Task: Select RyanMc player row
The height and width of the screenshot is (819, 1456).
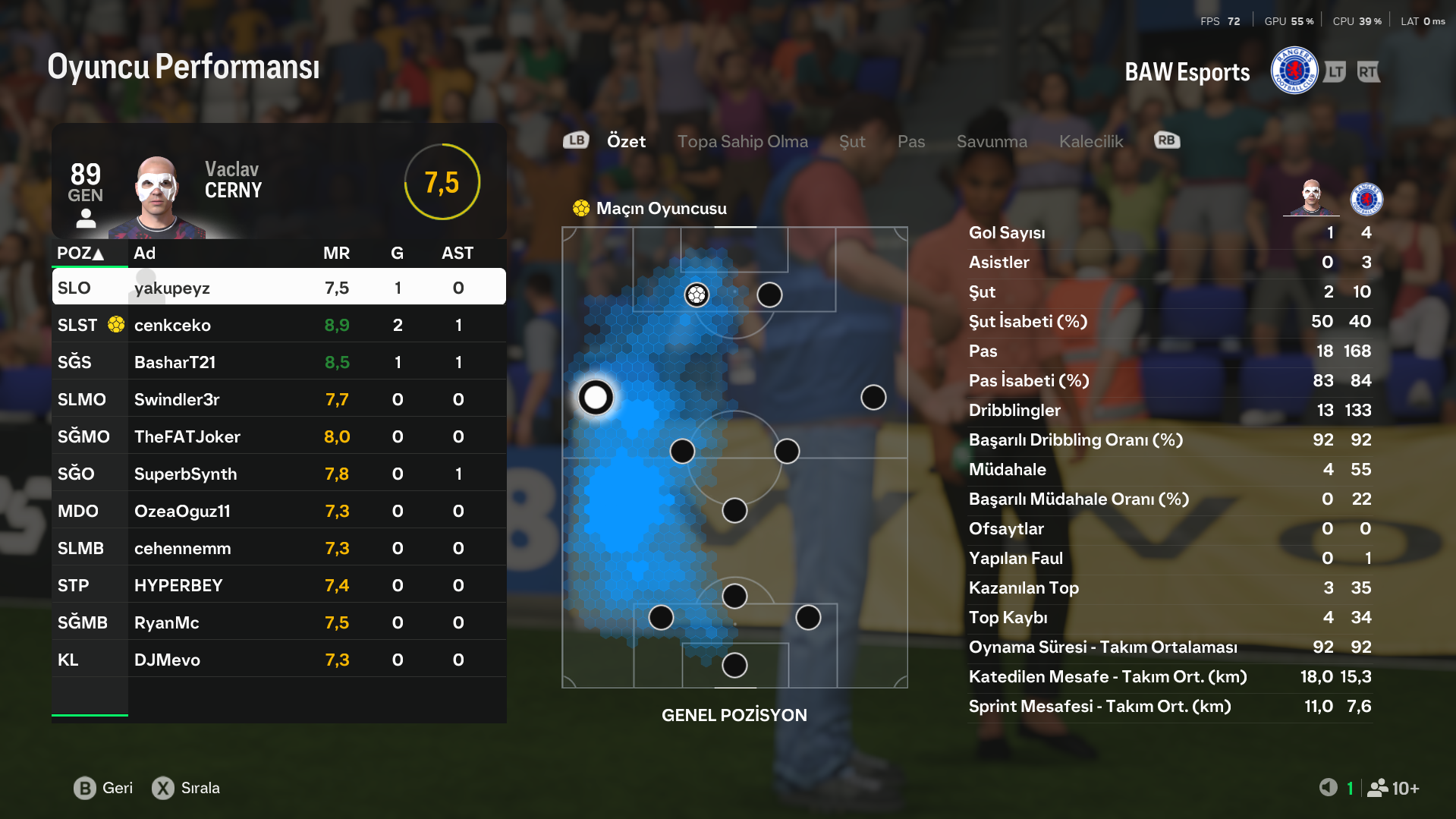Action: [278, 622]
